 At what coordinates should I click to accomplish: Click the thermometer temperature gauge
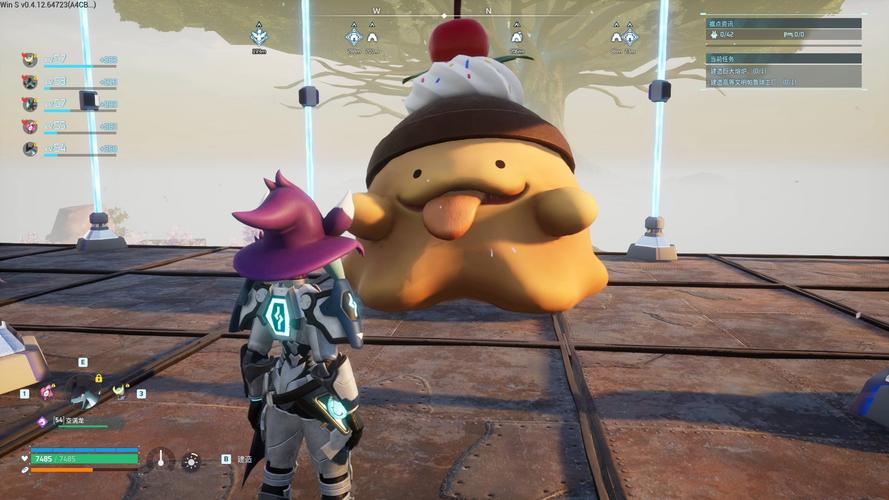click(x=159, y=460)
